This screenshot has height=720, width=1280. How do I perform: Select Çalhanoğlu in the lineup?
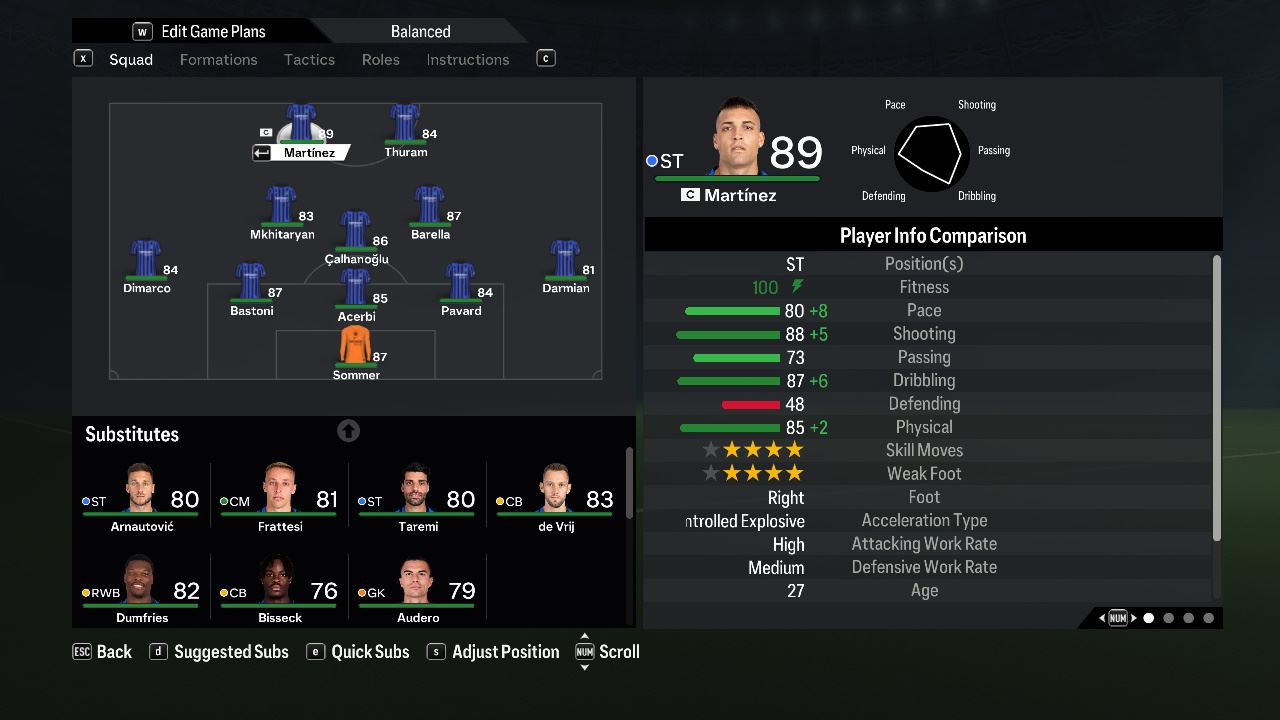[x=356, y=237]
